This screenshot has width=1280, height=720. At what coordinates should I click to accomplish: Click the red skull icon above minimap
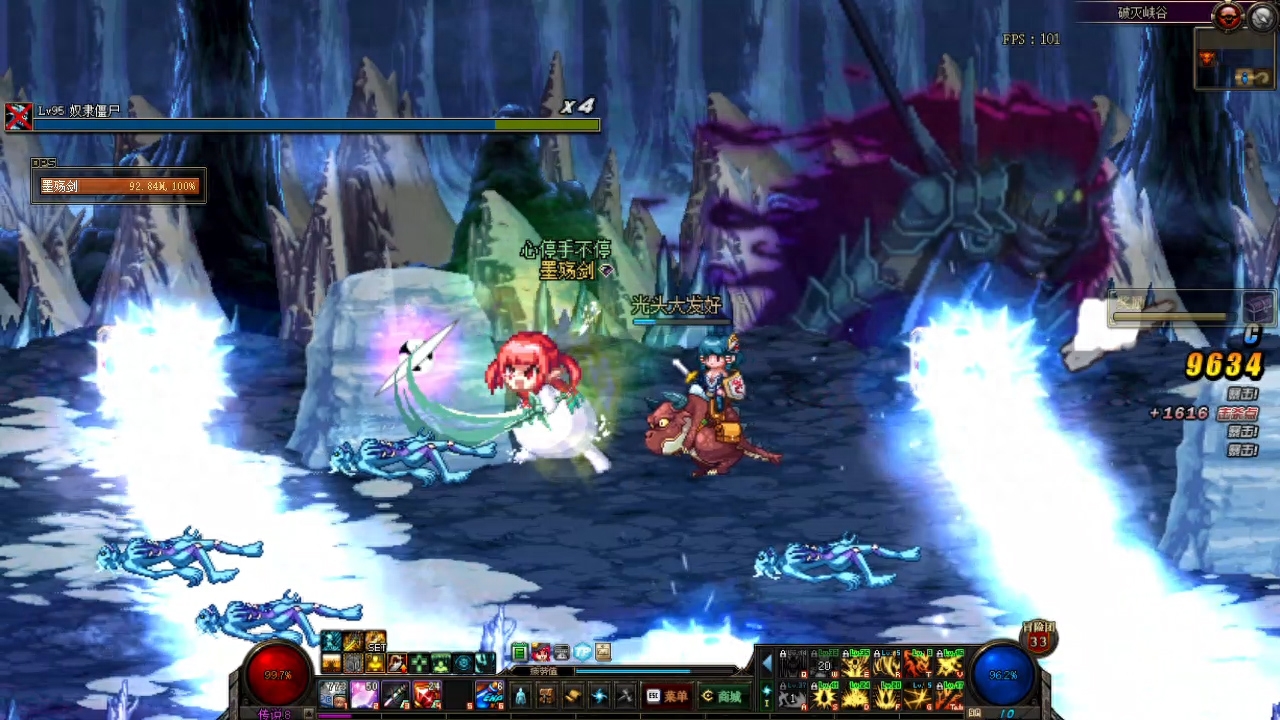pos(1228,16)
